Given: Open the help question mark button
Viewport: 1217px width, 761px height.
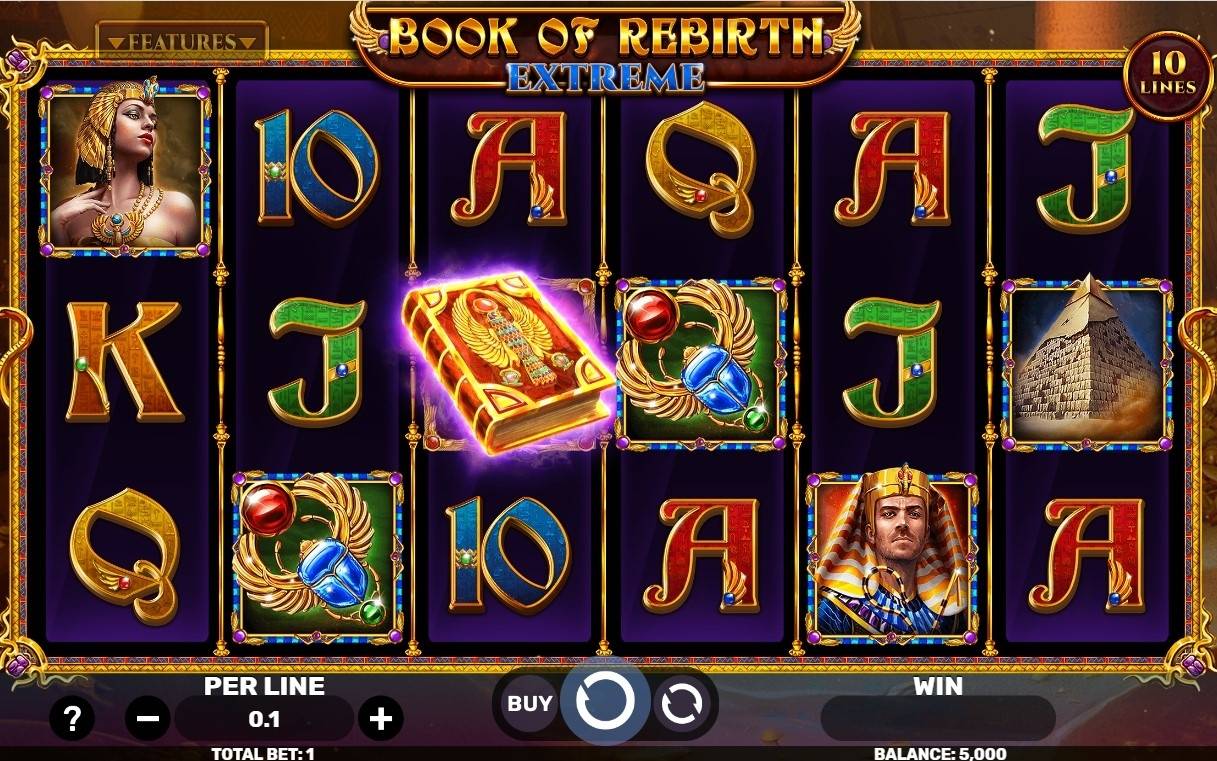Looking at the screenshot, I should [x=72, y=717].
